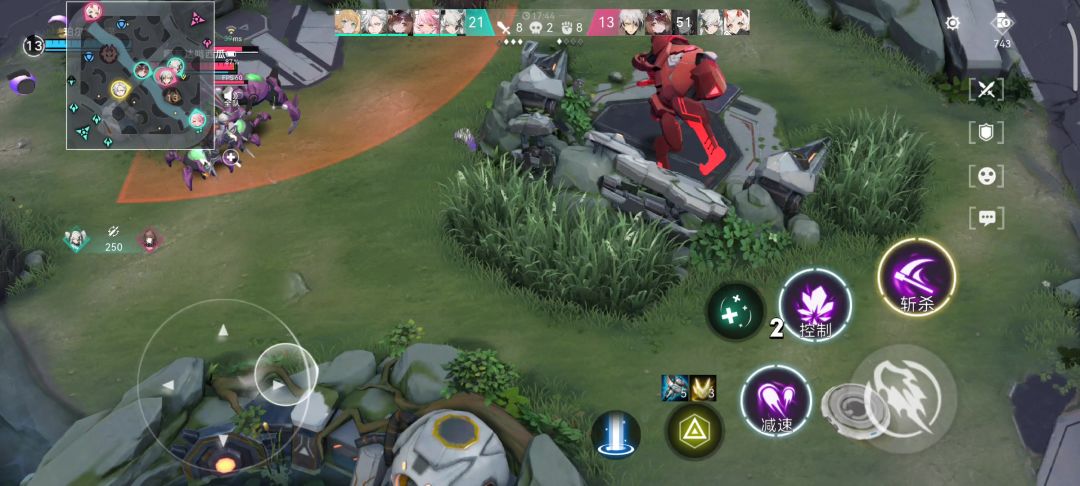Open the minimap
The height and width of the screenshot is (486, 1080).
[x=141, y=76]
